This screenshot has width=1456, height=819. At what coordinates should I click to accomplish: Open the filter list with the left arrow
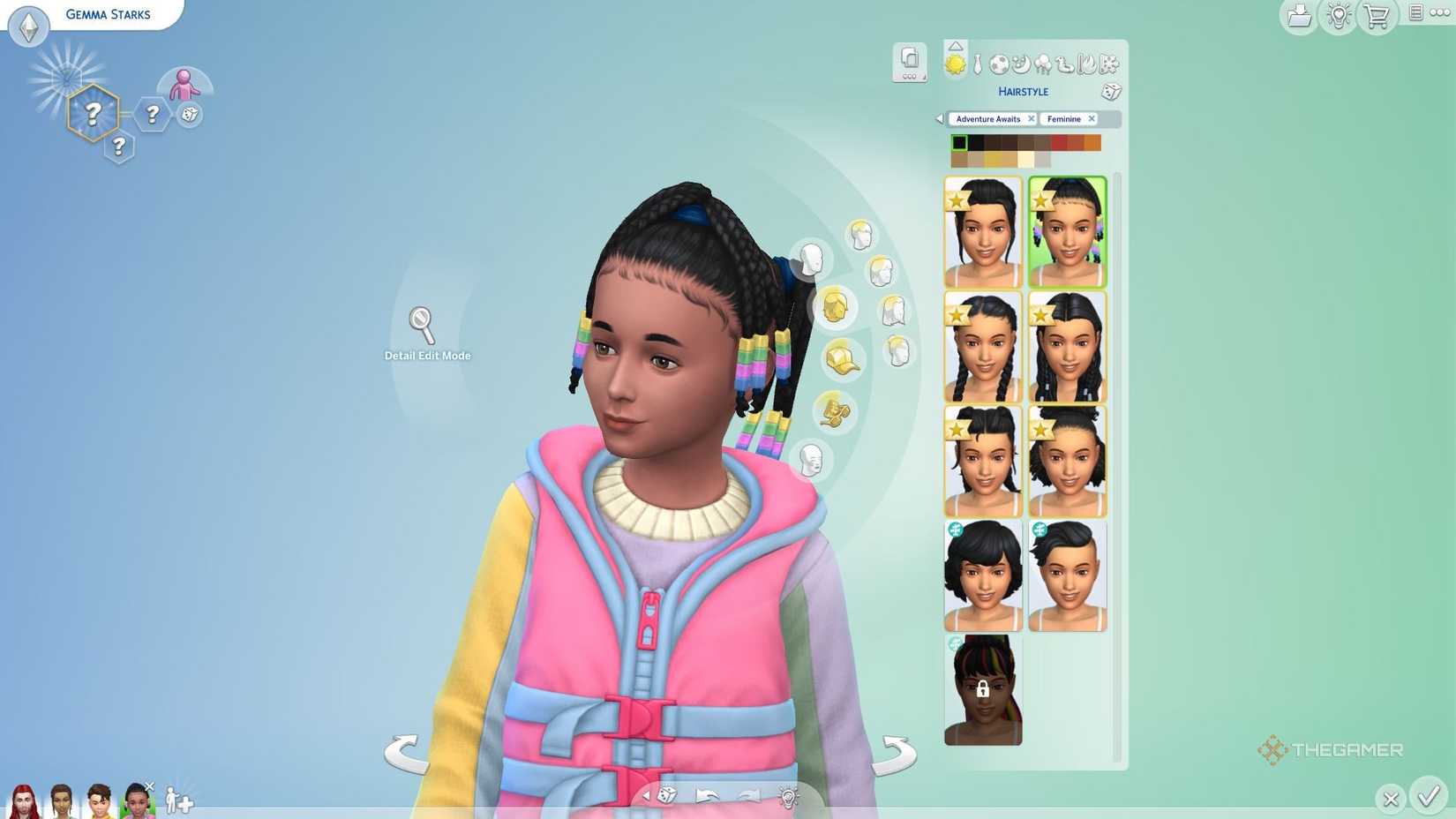[938, 118]
